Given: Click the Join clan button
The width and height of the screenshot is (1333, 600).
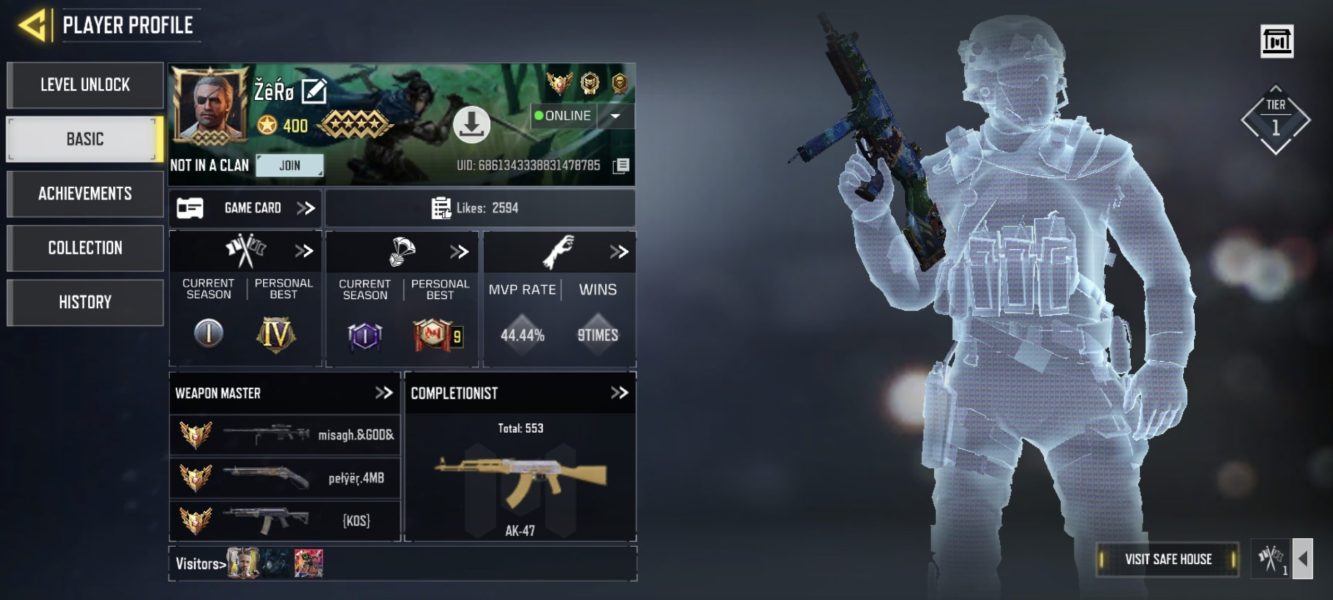Looking at the screenshot, I should [289, 165].
